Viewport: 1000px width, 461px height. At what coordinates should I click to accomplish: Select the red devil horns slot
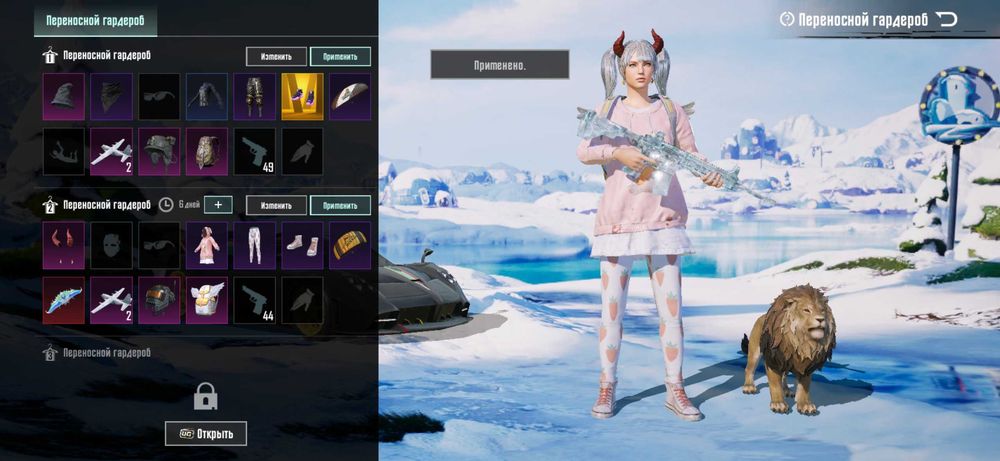(63, 245)
